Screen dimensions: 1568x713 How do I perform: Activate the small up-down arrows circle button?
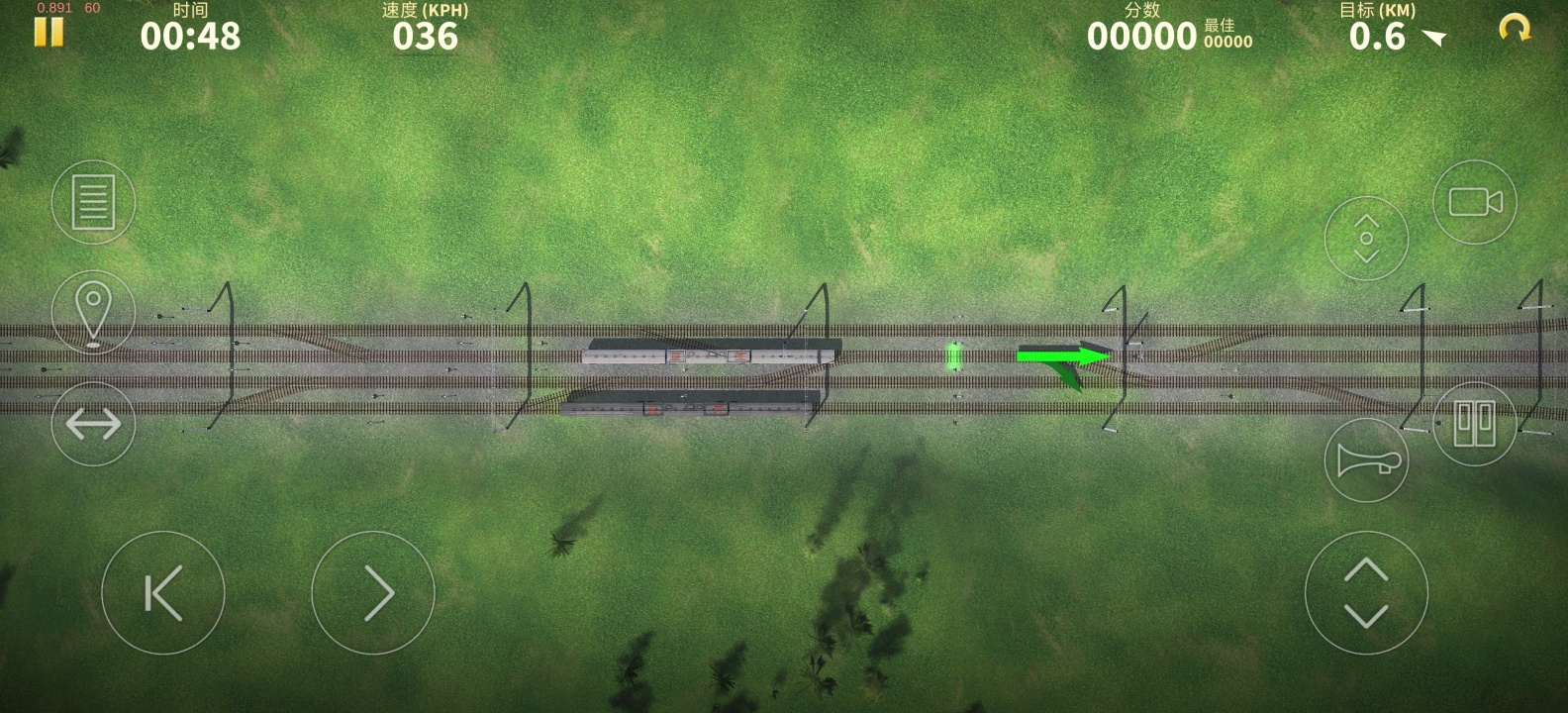coord(1366,239)
